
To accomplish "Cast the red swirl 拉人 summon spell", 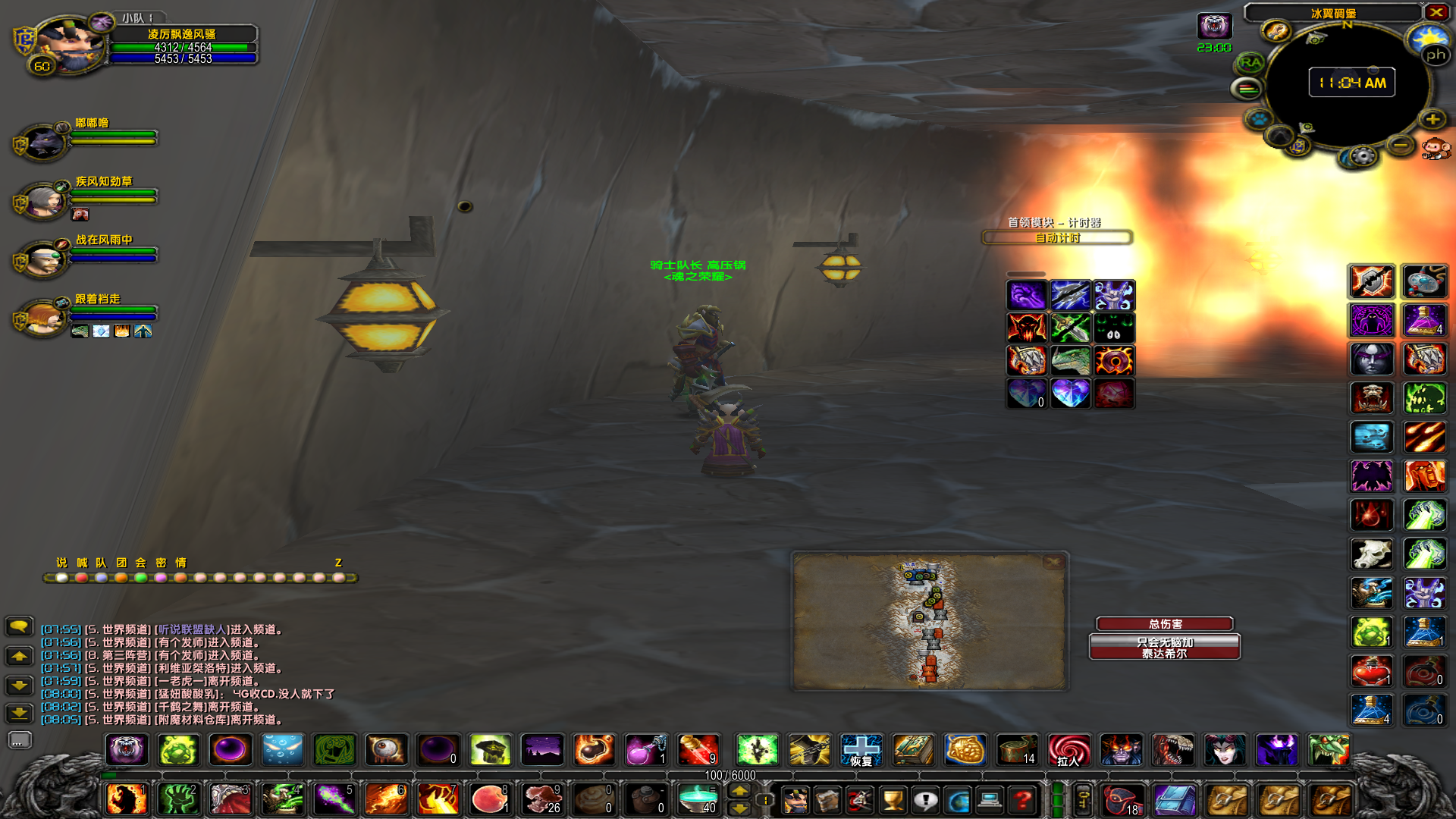I will pyautogui.click(x=1068, y=750).
